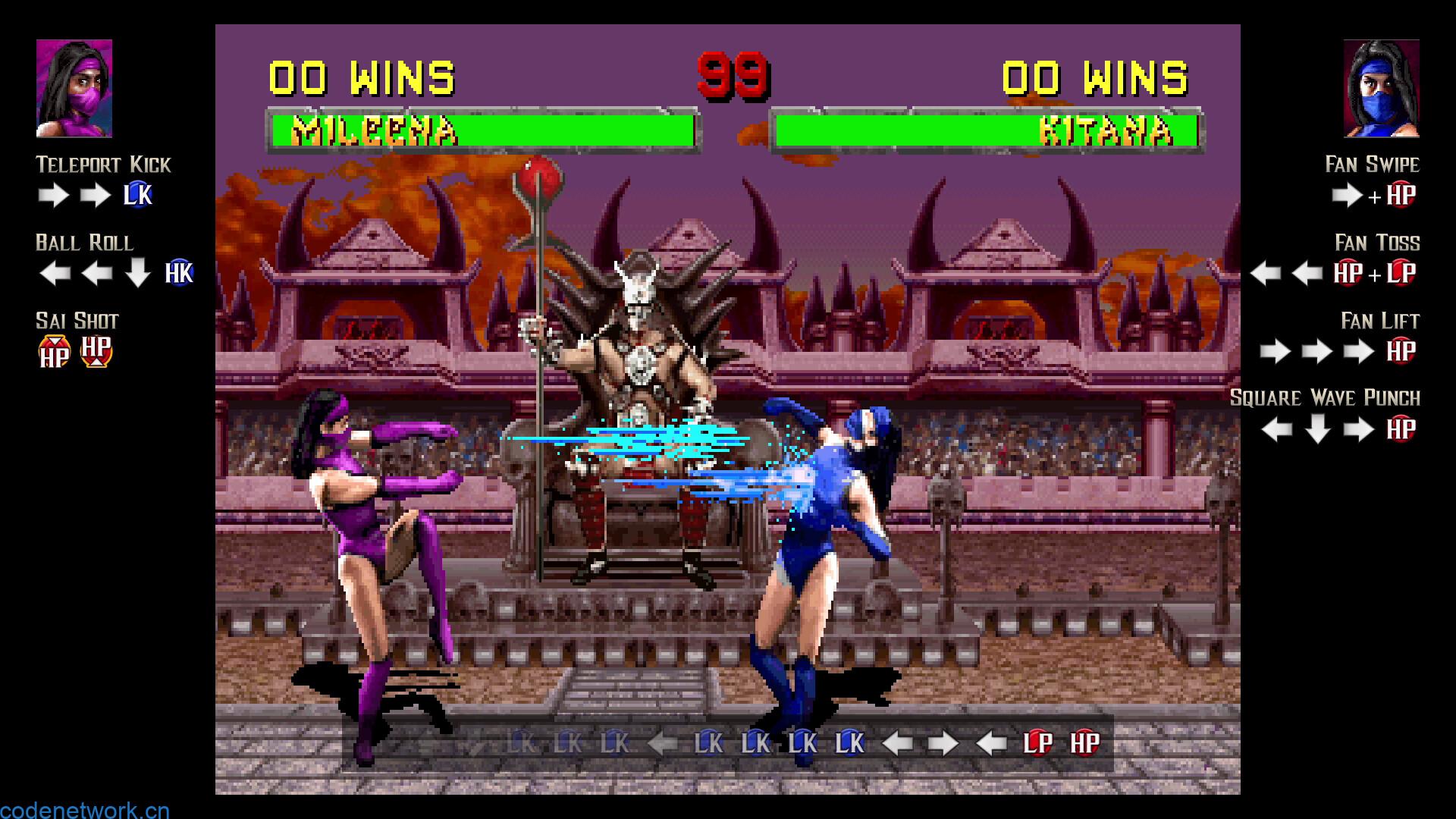Toggle the HP icon at input history end
This screenshot has height=819, width=1456.
(1085, 744)
